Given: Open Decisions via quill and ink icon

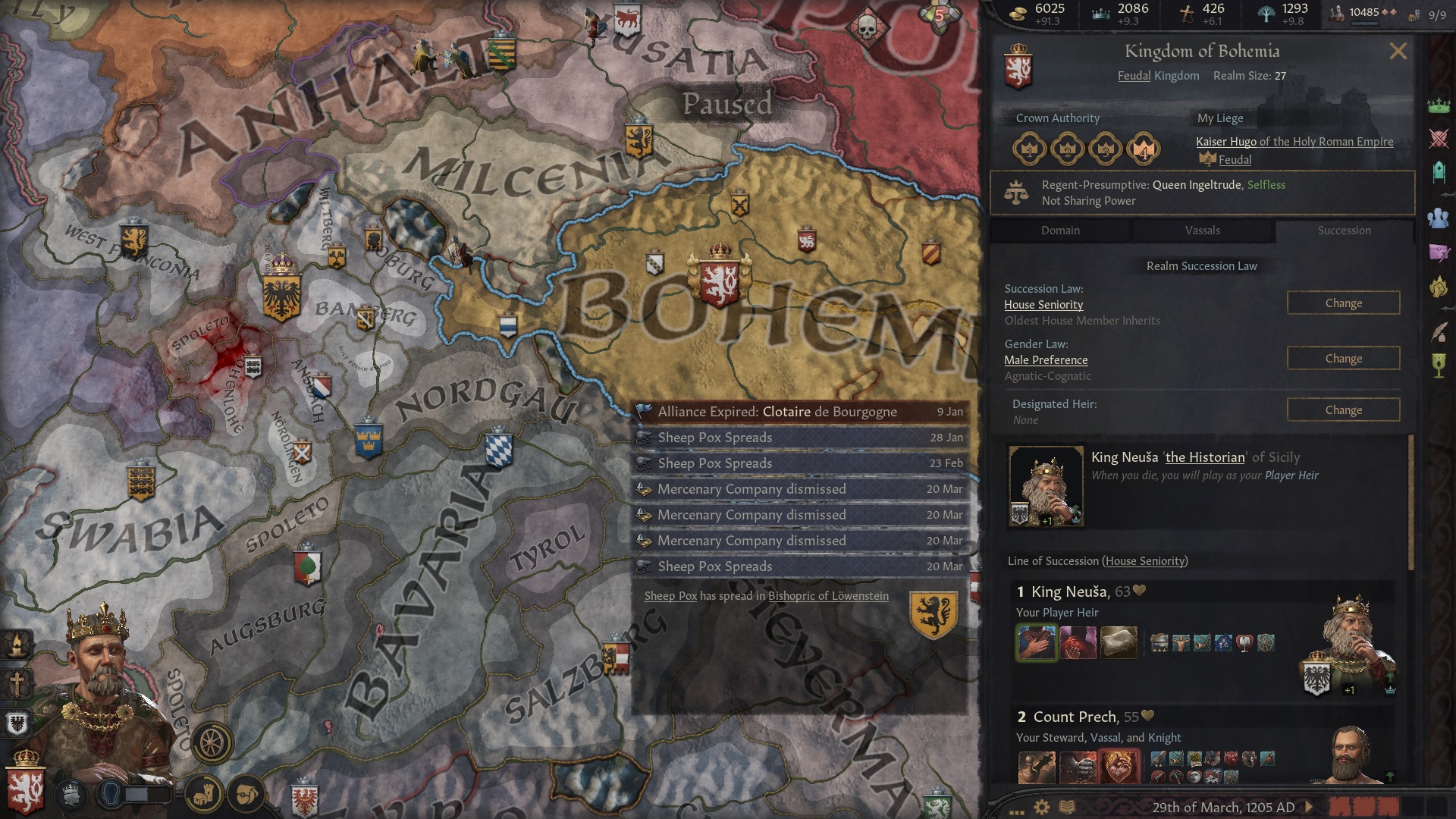Looking at the screenshot, I should click(x=1439, y=332).
